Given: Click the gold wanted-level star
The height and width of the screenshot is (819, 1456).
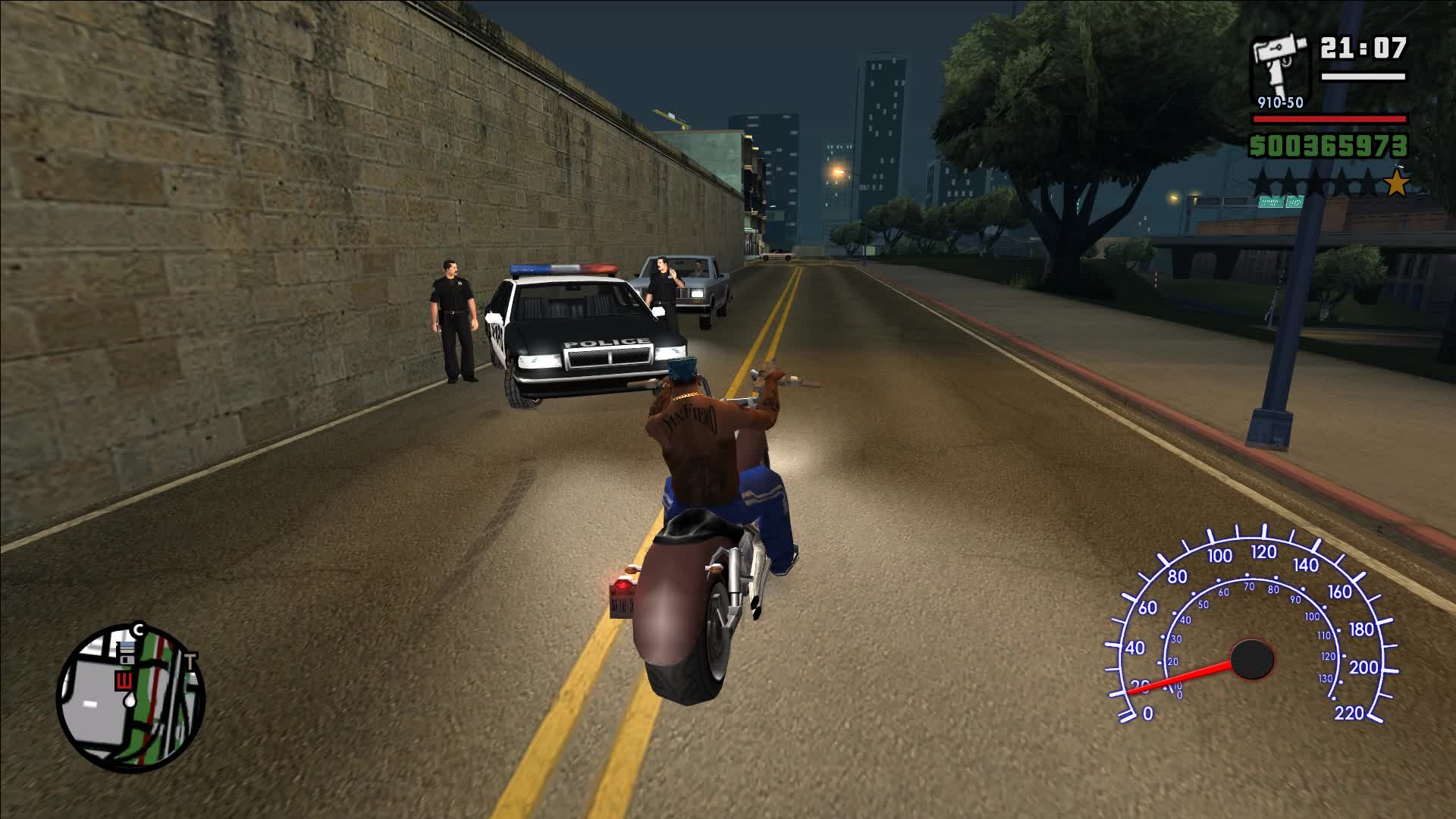Looking at the screenshot, I should 1399,183.
